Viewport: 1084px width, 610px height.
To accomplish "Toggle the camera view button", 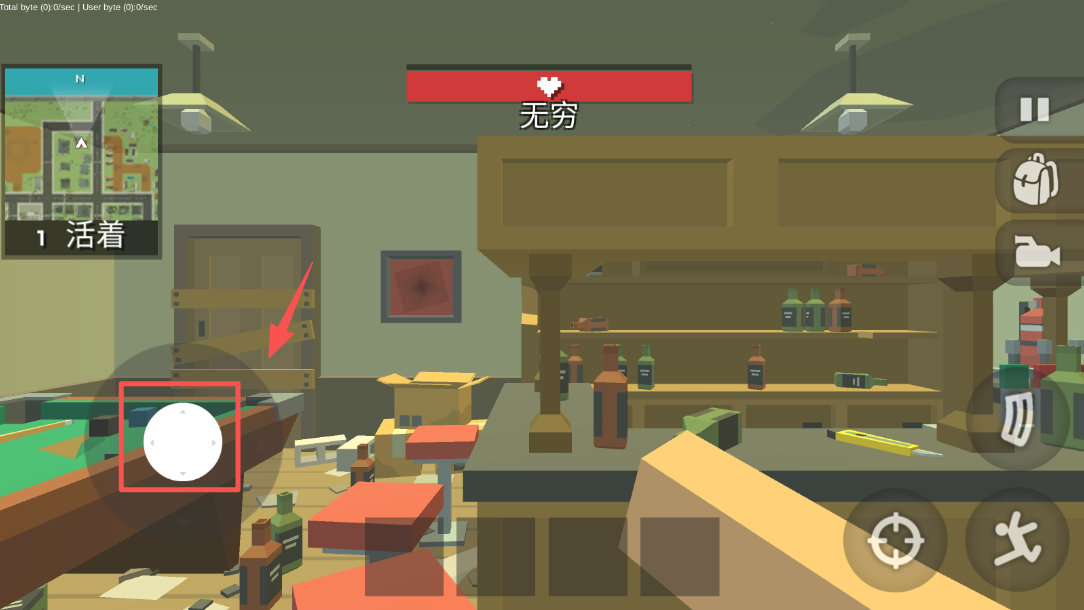I will pyautogui.click(x=1036, y=252).
